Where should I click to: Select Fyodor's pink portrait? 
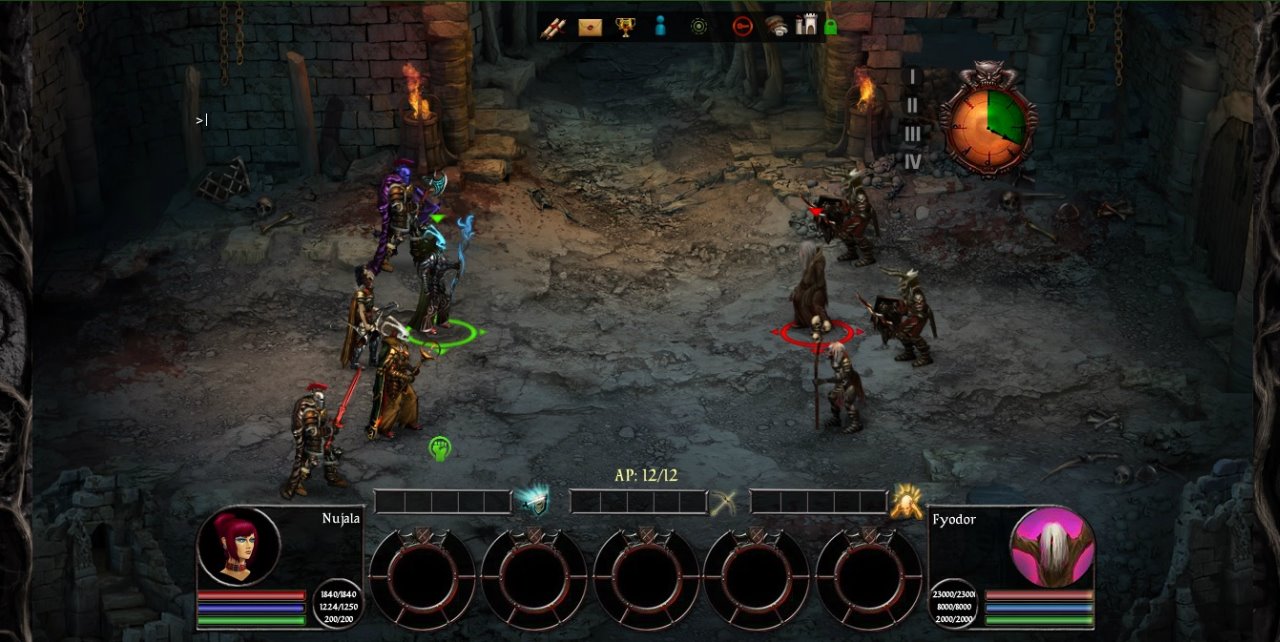coord(1051,546)
